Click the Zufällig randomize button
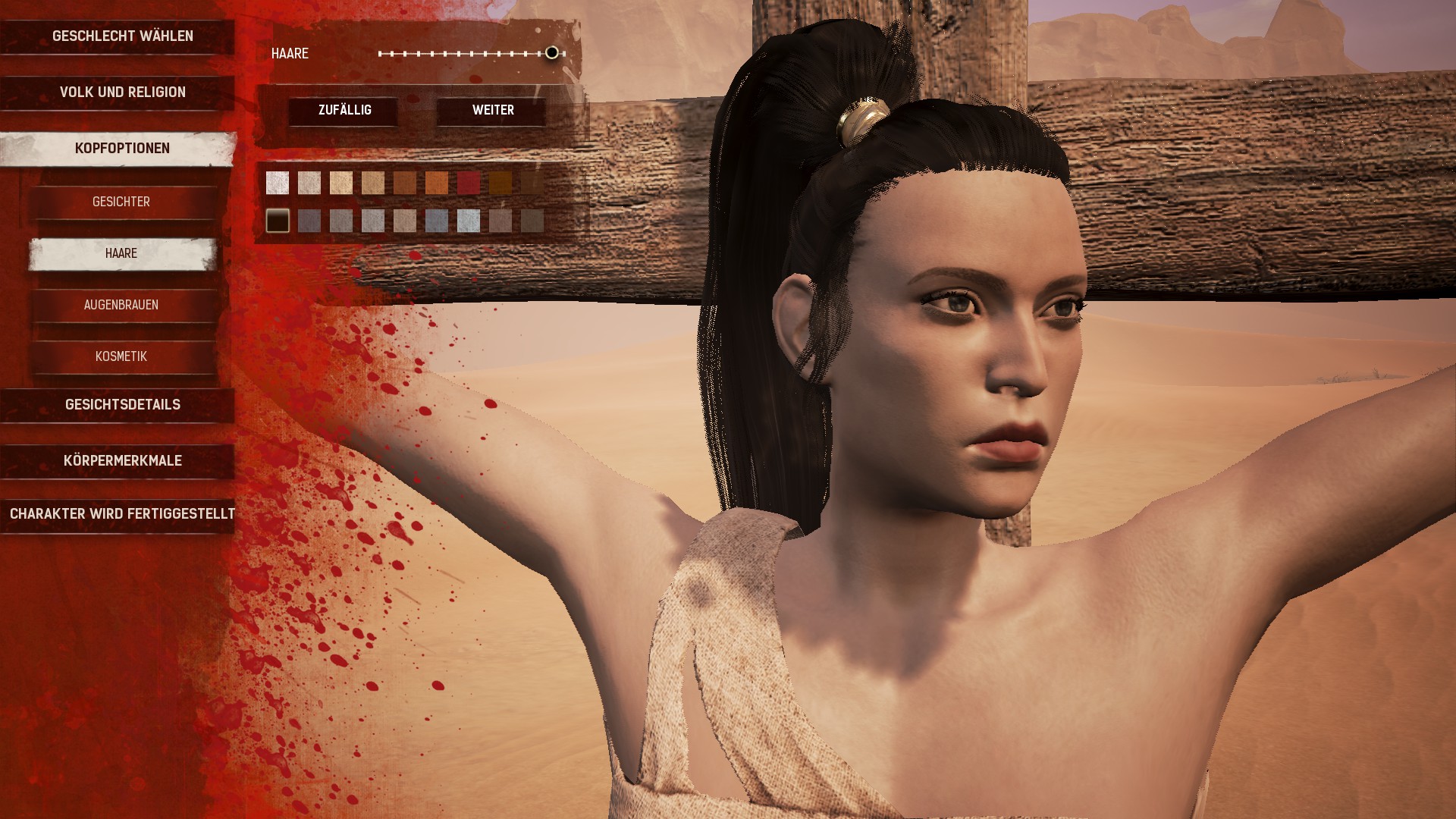1456x819 pixels. tap(344, 110)
